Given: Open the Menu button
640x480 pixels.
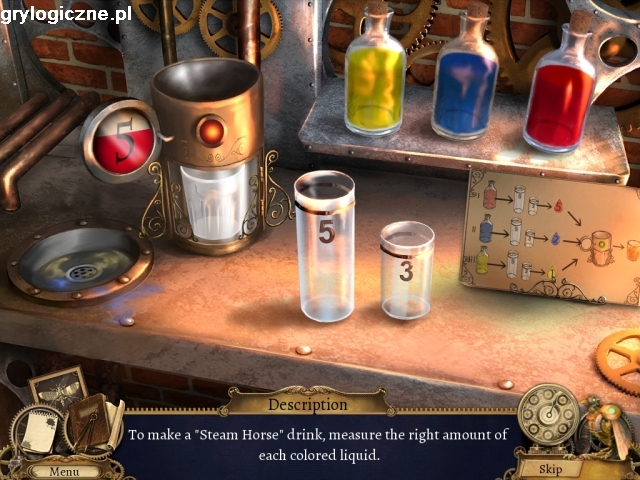Looking at the screenshot, I should (63, 470).
